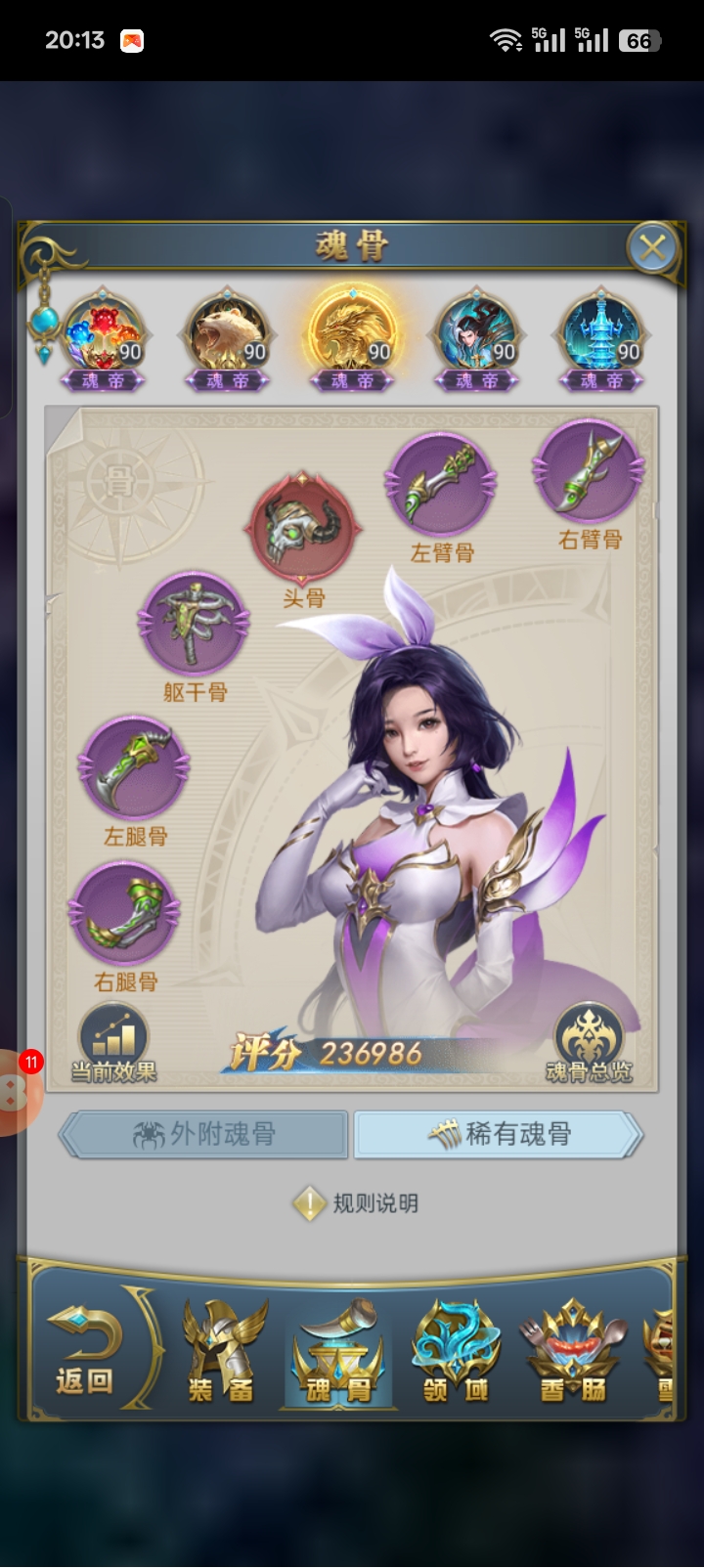Switch to 稀有魂骨 tab
The image size is (704, 1568).
[499, 1134]
